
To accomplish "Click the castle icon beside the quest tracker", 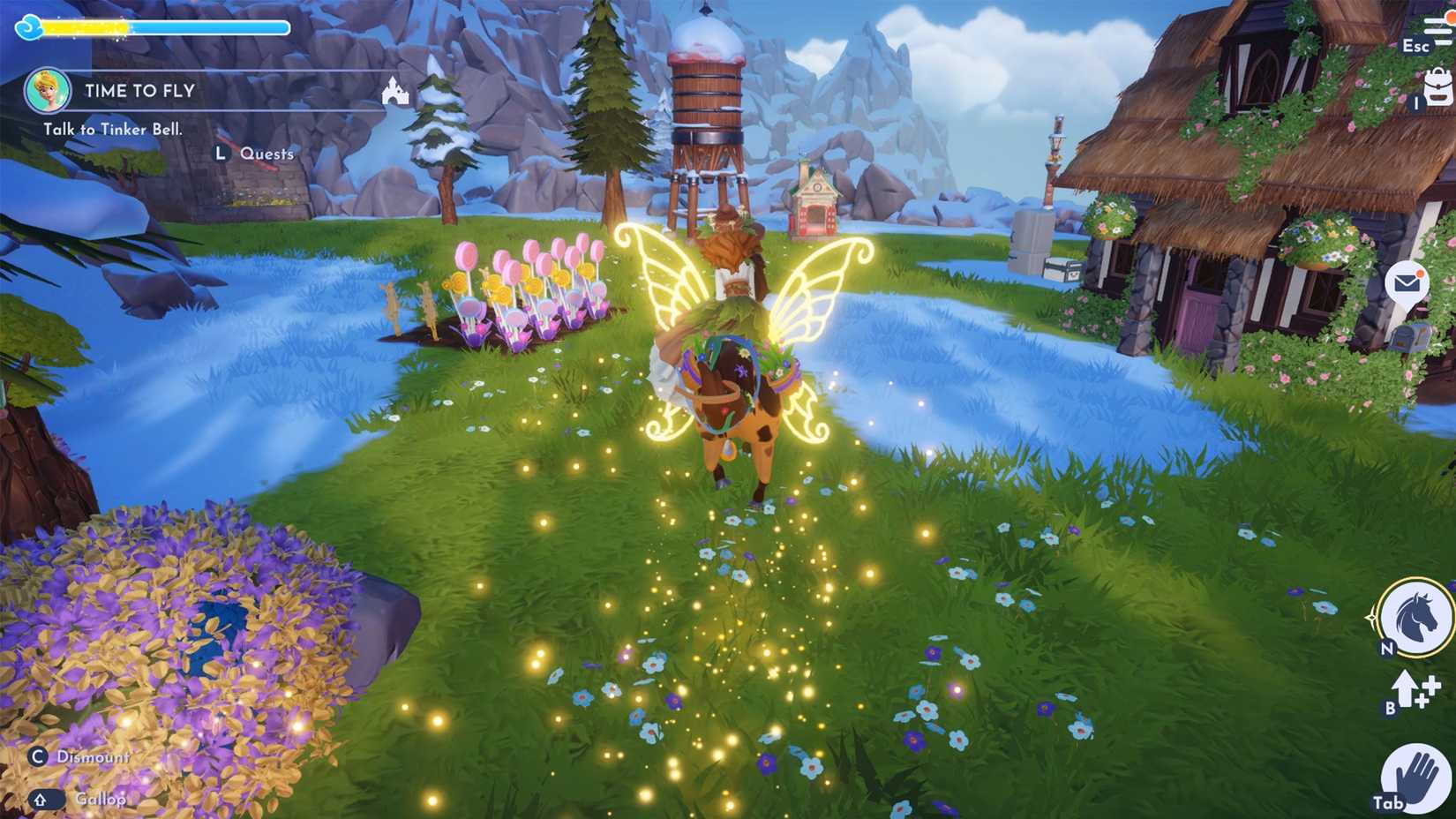I will (395, 92).
